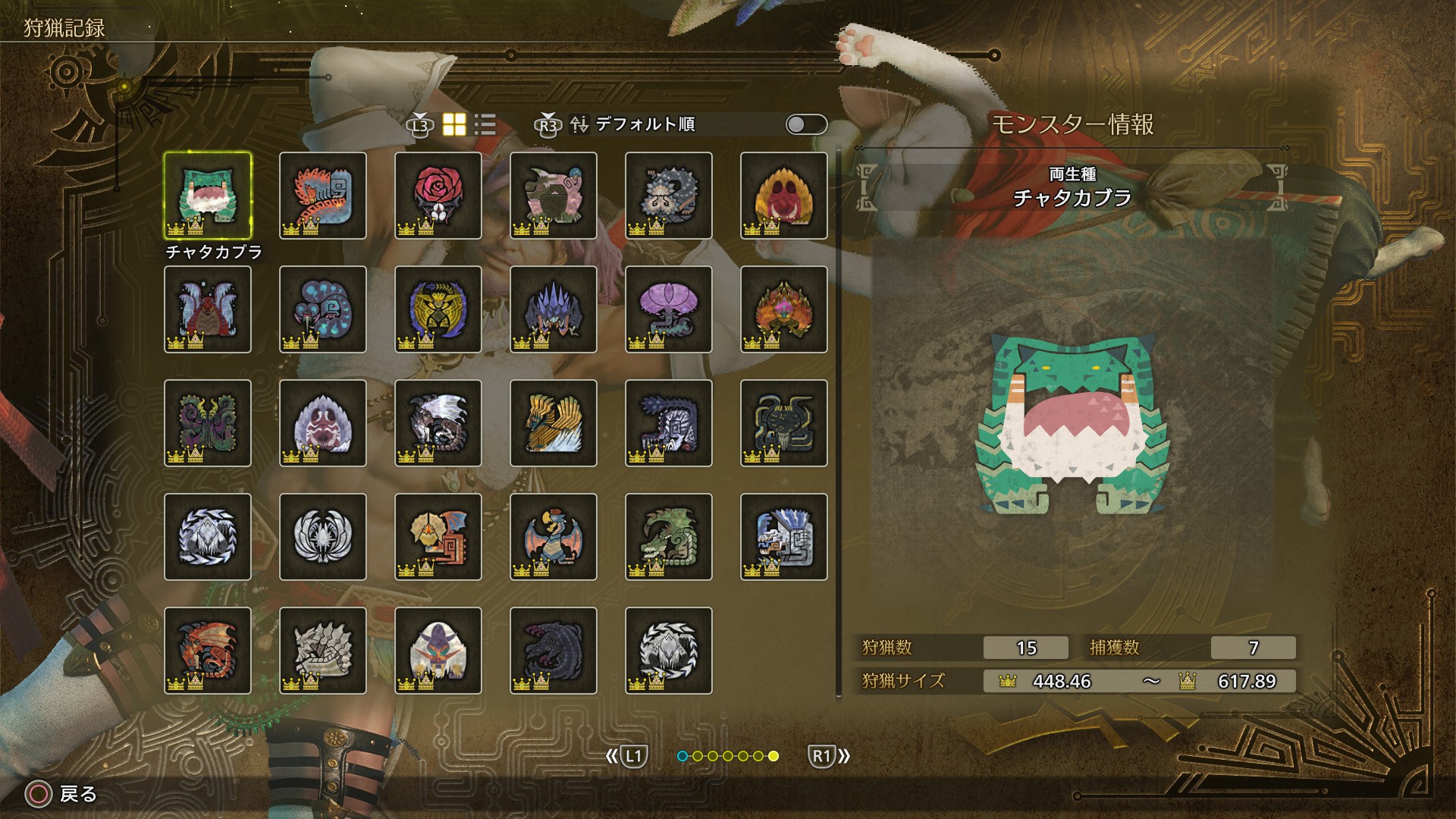The width and height of the screenshot is (1456, 819).
Task: Select the green Rathian monster tile
Action: coord(669,537)
